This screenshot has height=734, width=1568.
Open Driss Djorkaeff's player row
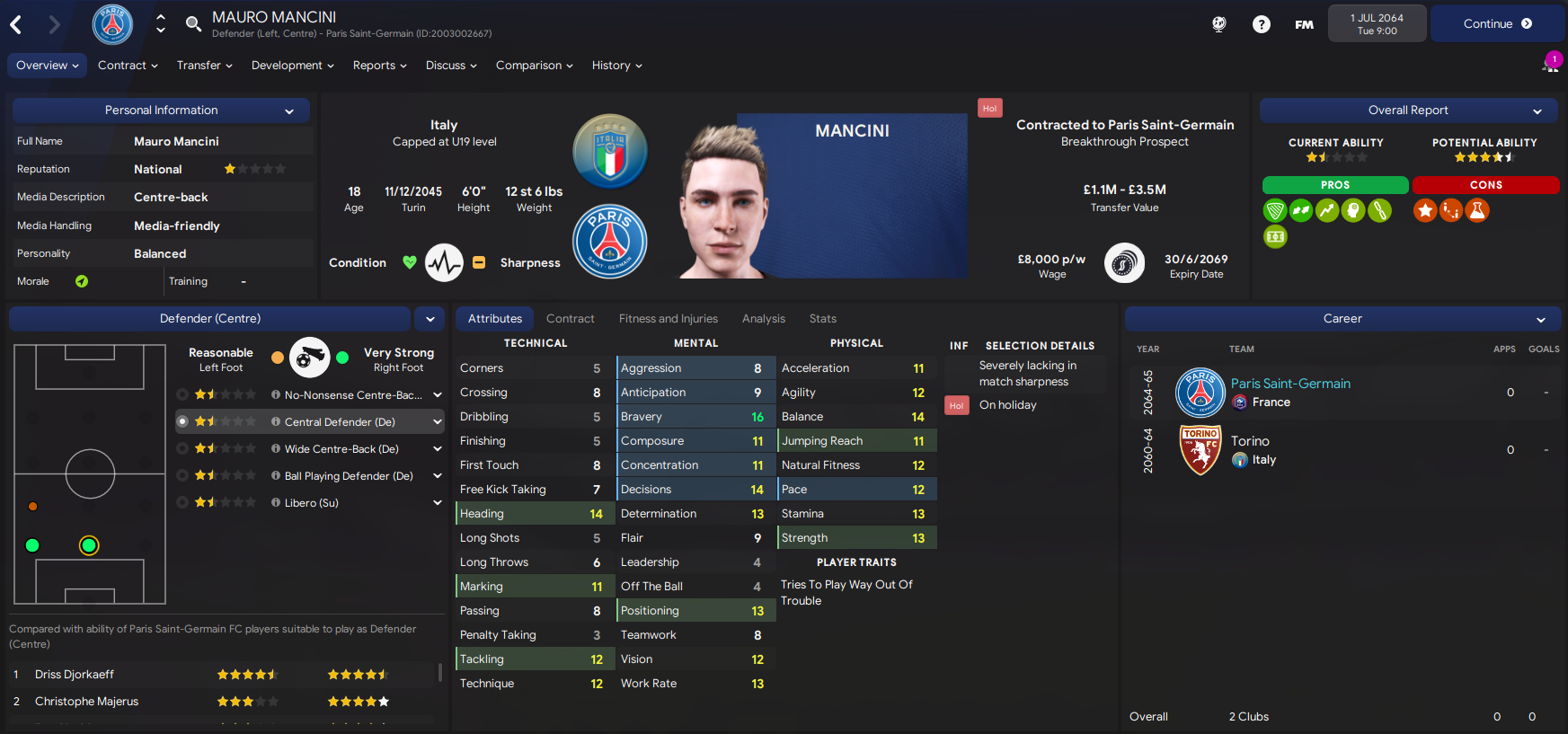pyautogui.click(x=75, y=675)
